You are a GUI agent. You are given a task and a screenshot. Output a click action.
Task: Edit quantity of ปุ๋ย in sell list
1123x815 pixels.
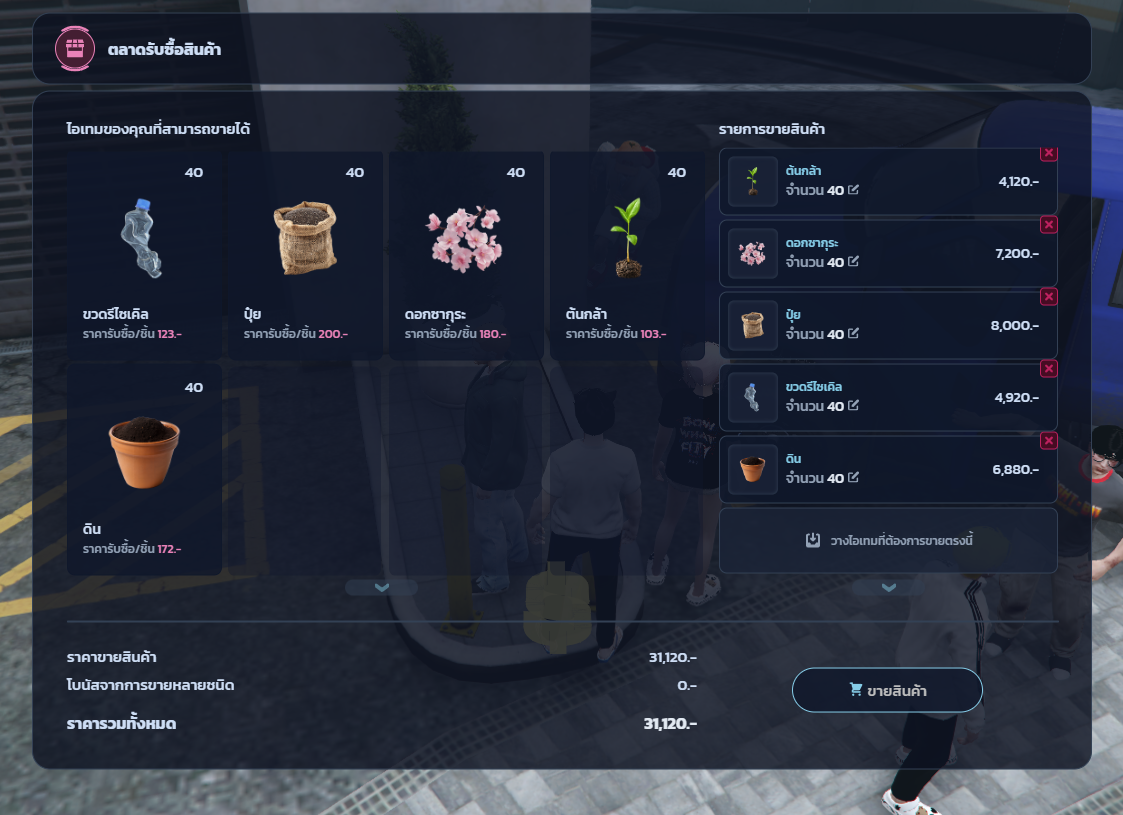point(853,334)
